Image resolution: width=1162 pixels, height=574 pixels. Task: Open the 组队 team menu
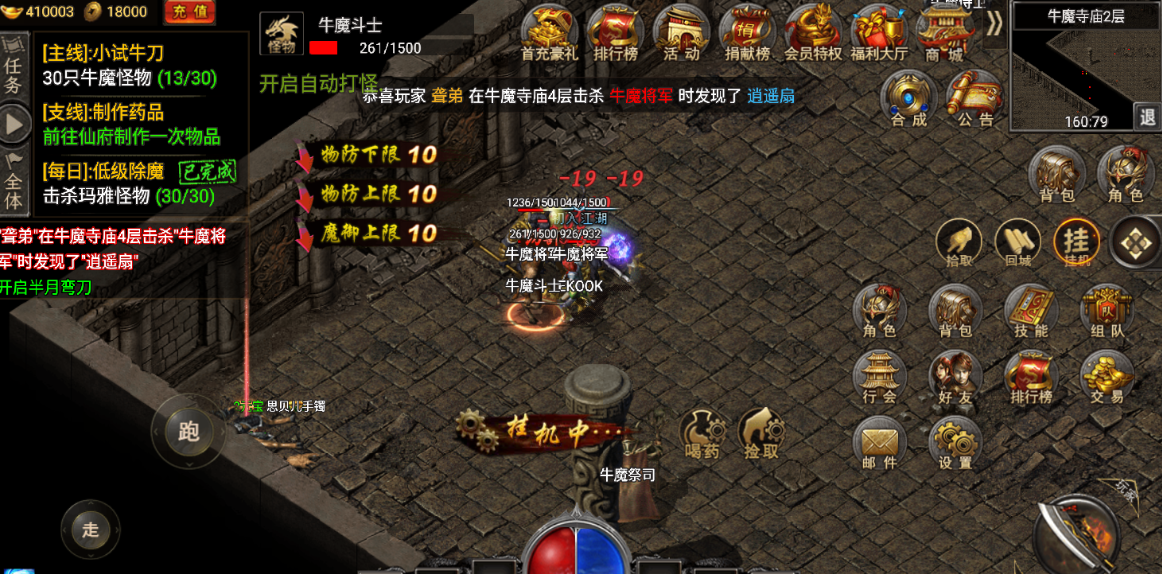1105,310
